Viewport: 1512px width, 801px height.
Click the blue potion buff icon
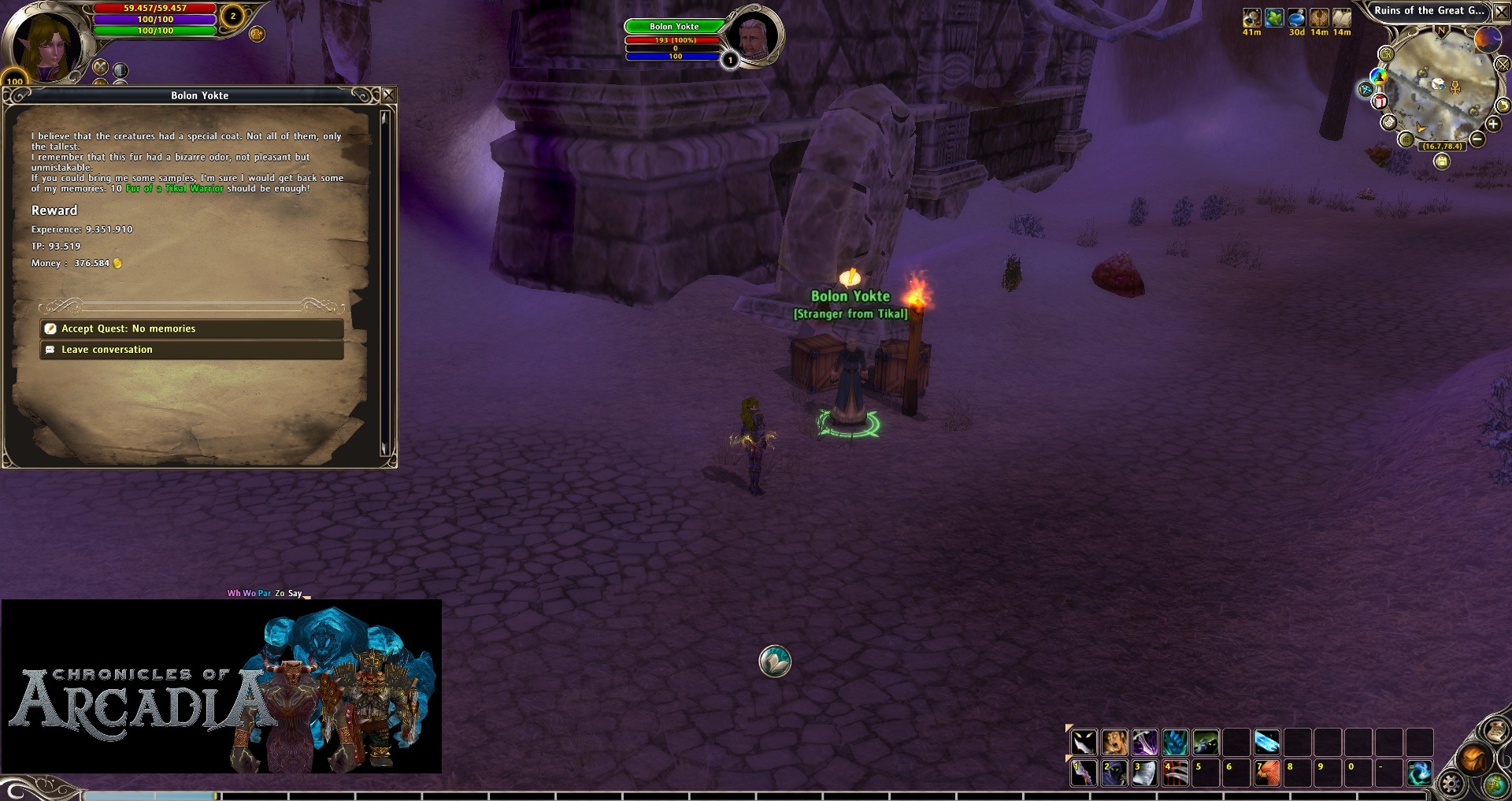pos(1296,17)
